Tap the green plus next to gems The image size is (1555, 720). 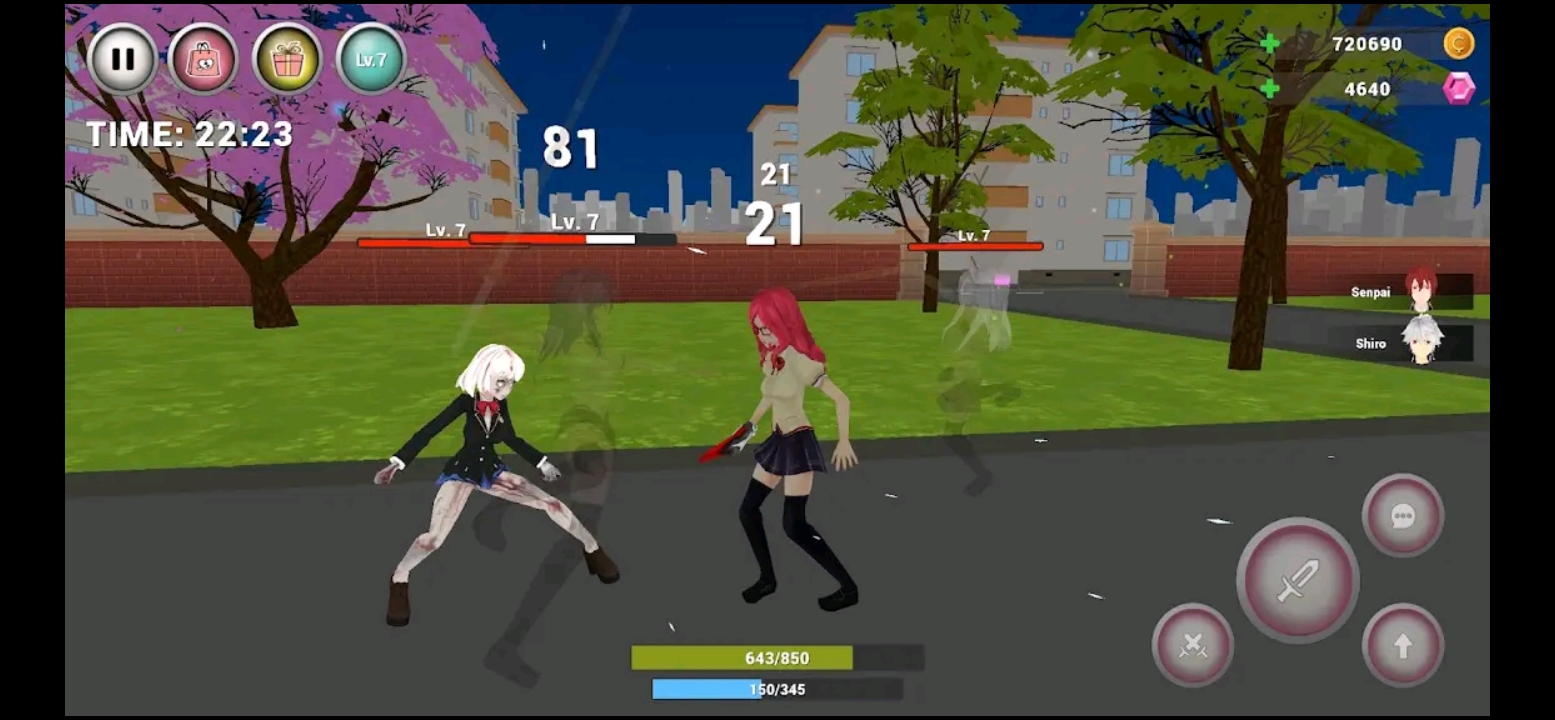[1271, 89]
